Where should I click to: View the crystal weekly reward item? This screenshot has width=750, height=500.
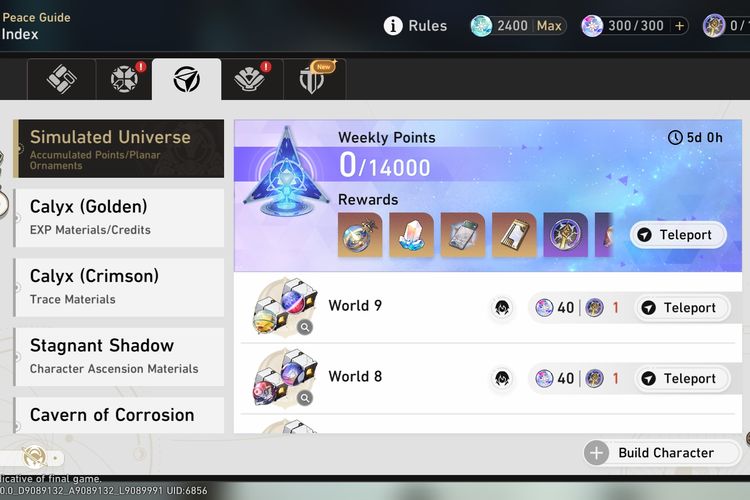click(411, 235)
